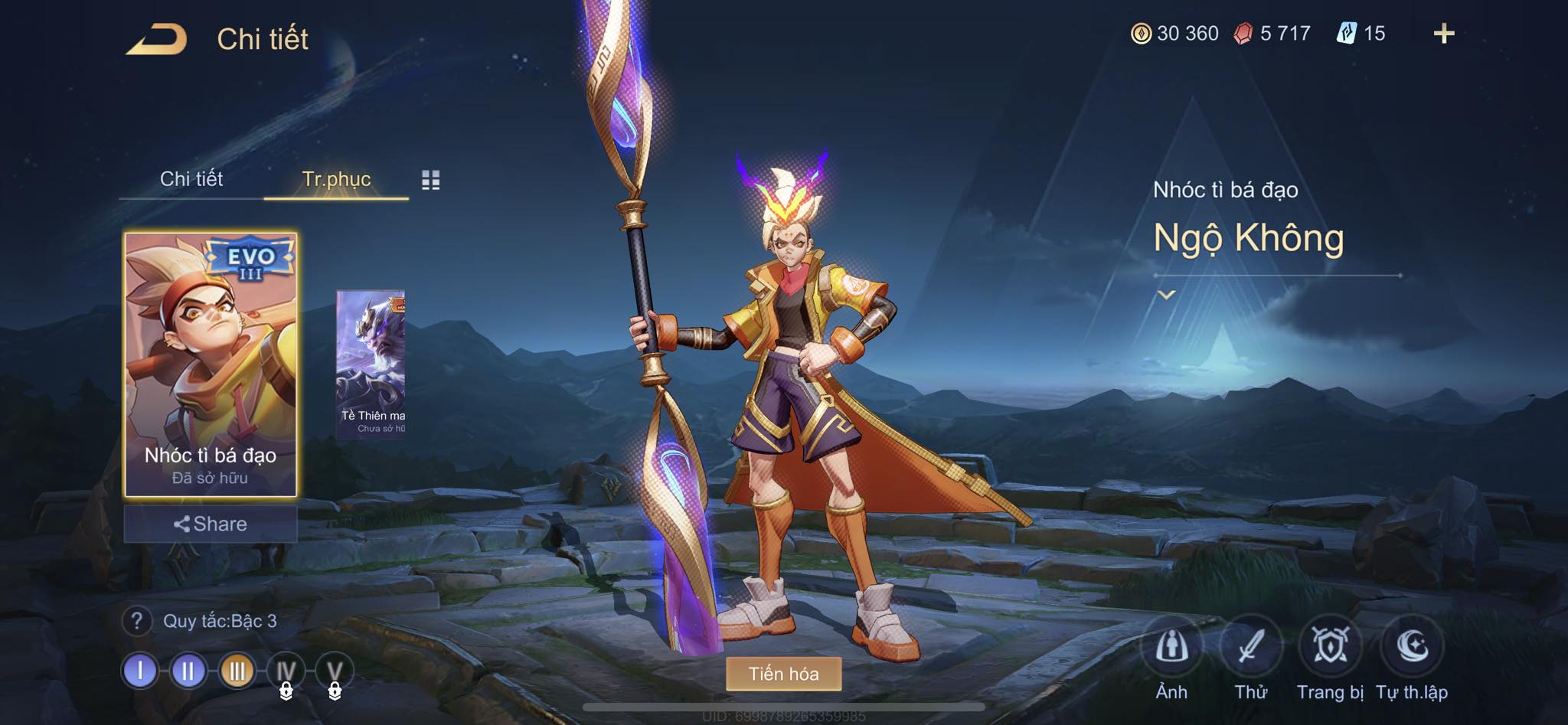Add currency with the plus button
This screenshot has width=1568, height=725.
point(1444,34)
